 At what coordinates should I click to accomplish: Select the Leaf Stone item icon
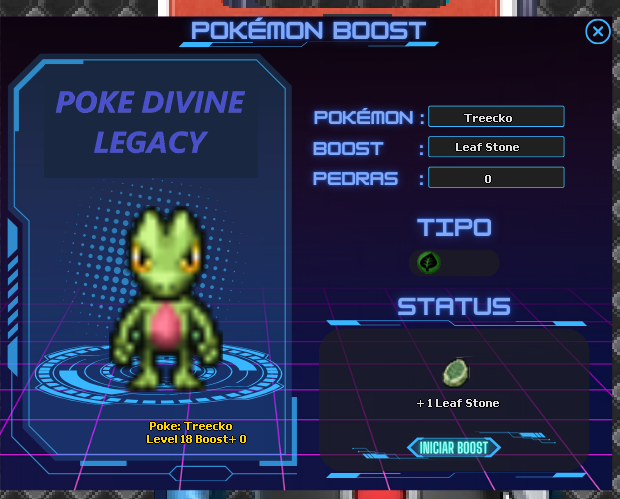[x=456, y=374]
